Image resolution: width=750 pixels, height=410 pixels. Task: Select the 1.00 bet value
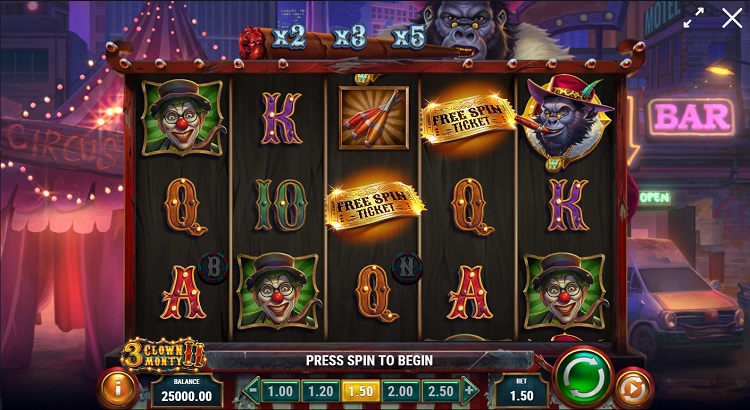point(281,391)
